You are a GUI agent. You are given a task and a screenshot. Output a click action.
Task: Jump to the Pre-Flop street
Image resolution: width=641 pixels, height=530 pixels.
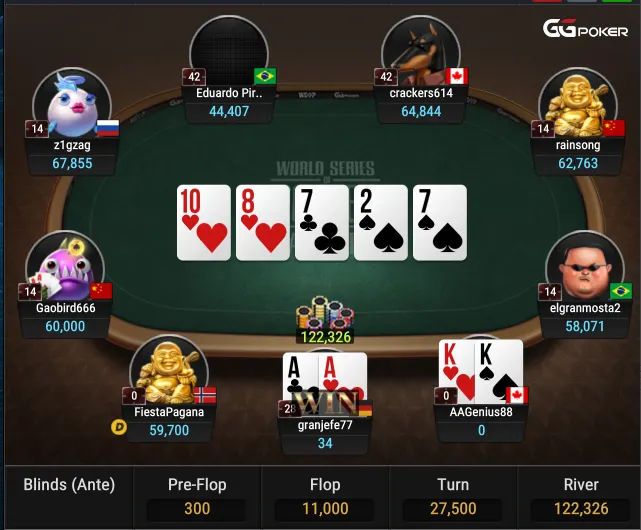pos(197,496)
